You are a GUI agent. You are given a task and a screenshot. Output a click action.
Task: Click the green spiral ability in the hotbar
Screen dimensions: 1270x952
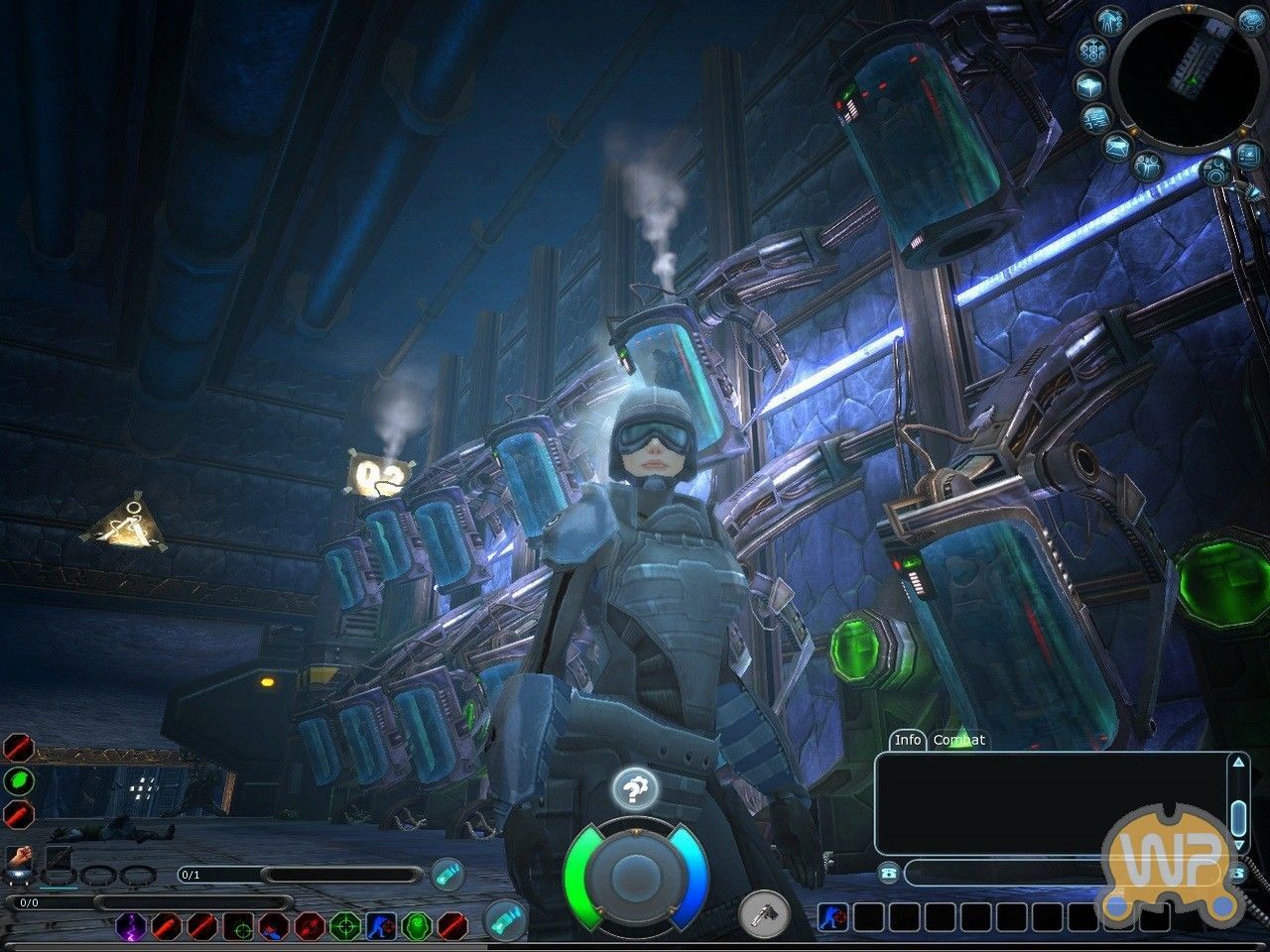(x=417, y=926)
